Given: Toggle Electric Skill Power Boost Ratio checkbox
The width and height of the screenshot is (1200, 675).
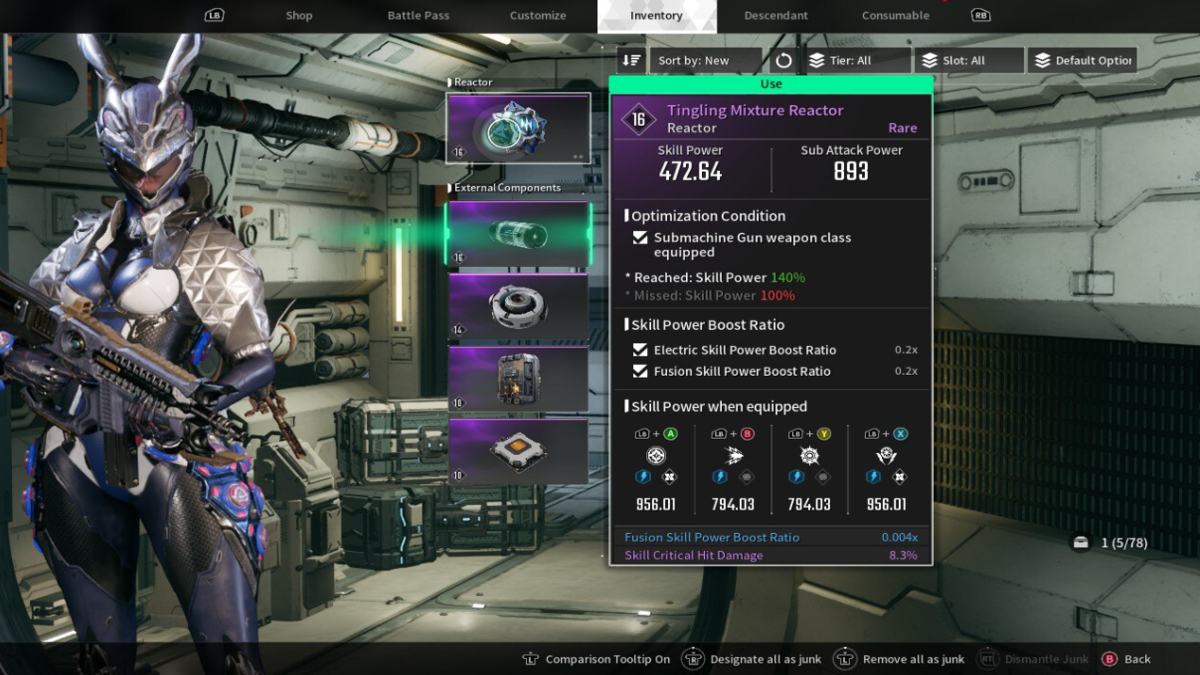Looking at the screenshot, I should (x=640, y=350).
